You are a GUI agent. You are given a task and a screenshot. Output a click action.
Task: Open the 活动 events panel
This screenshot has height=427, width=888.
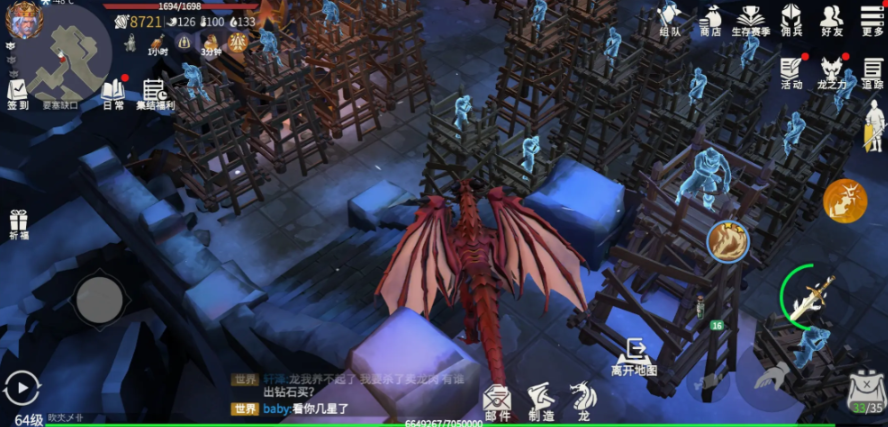coord(792,73)
